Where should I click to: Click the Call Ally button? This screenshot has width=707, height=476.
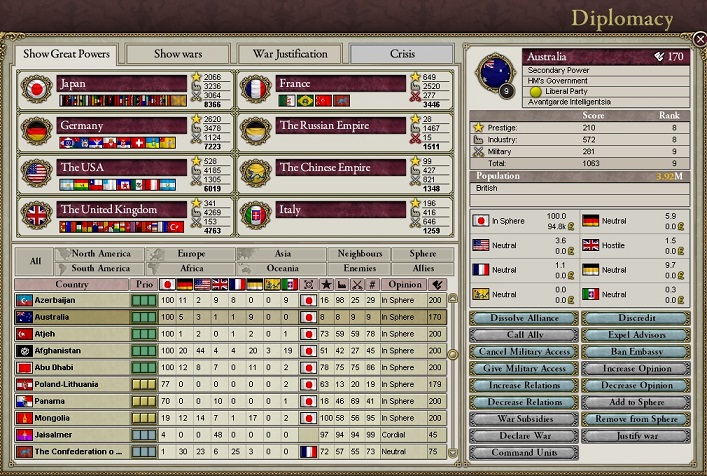(x=523, y=335)
